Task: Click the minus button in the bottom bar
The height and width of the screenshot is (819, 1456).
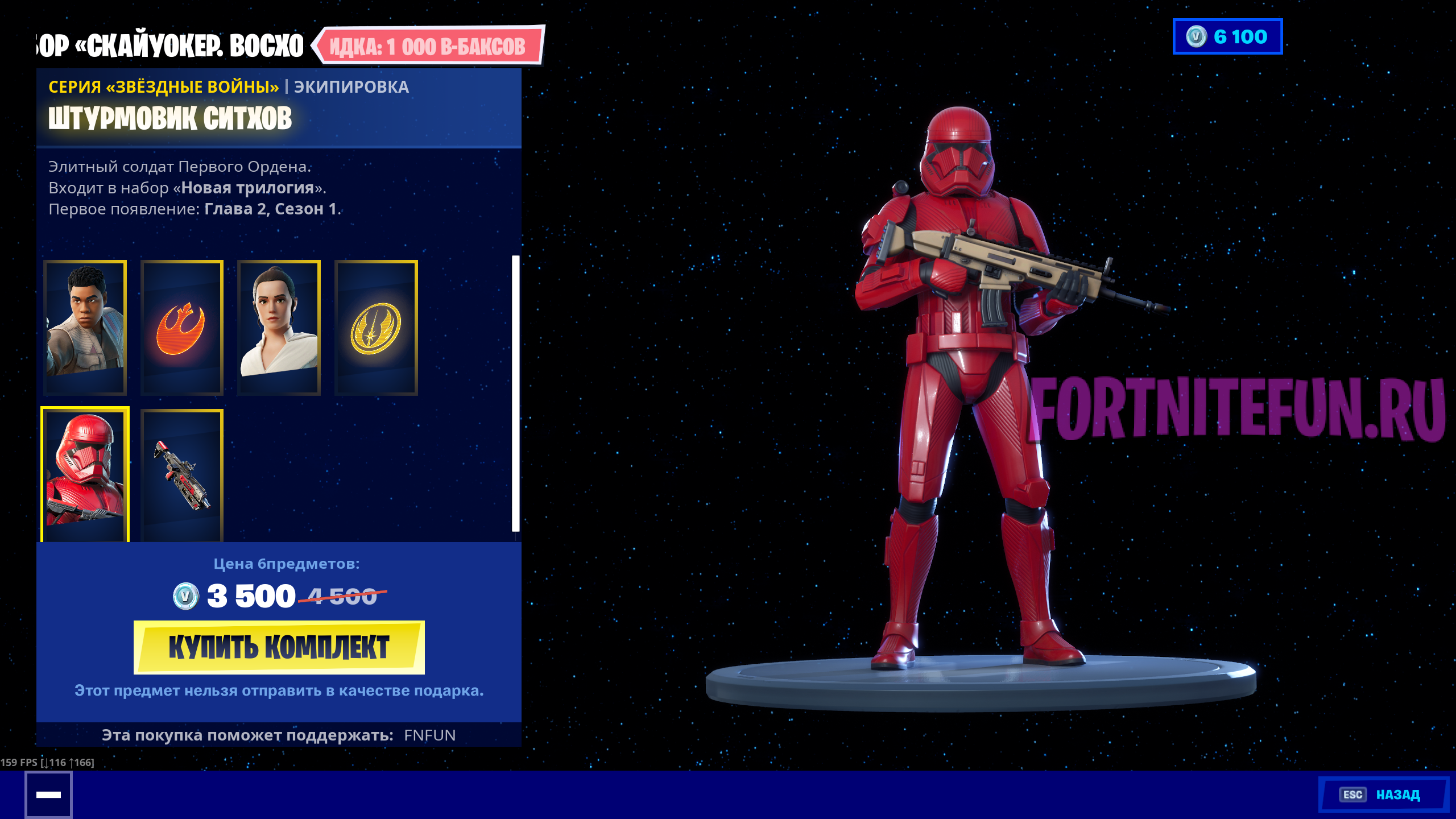Action: tap(48, 795)
